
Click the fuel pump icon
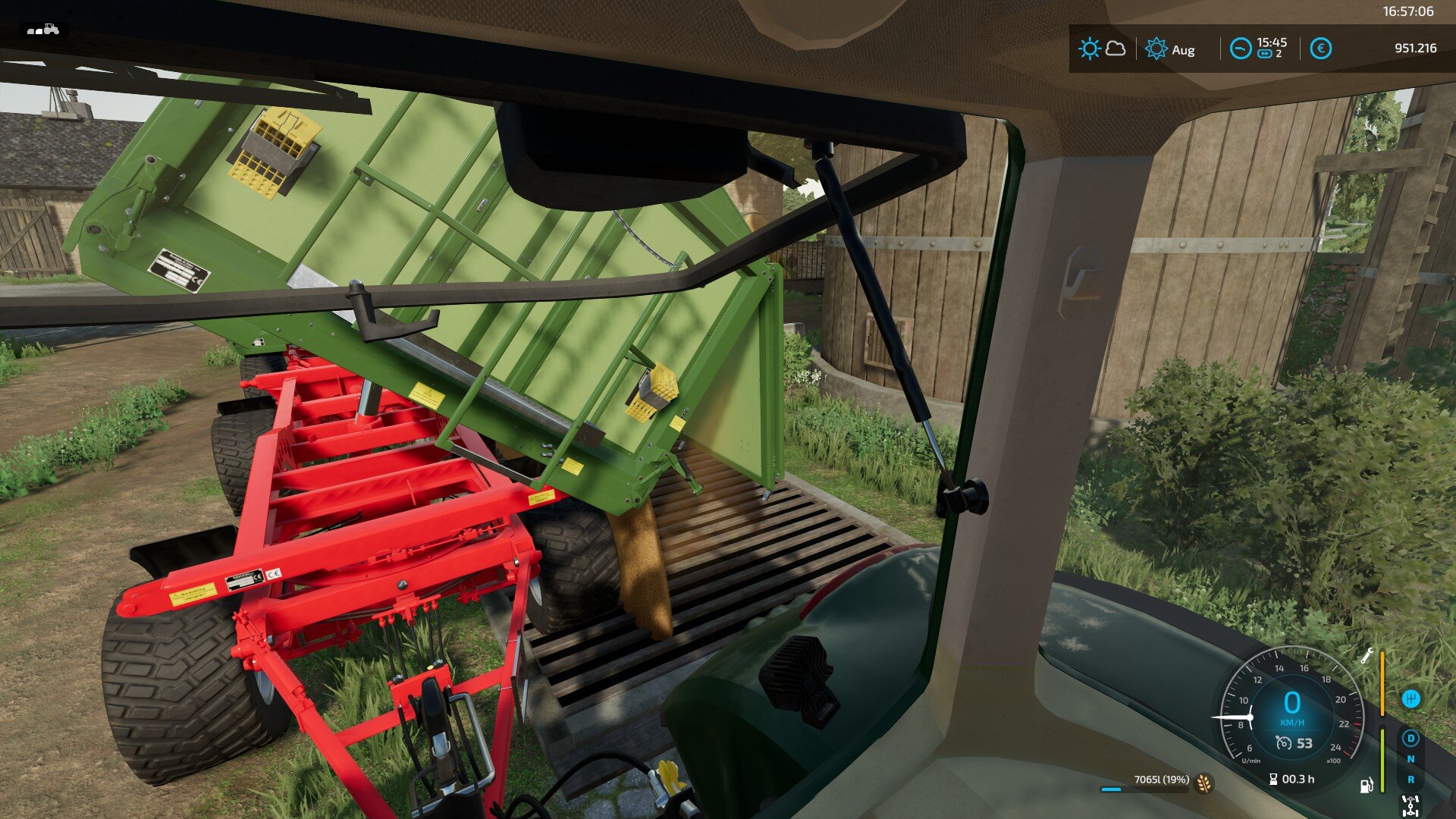click(1367, 785)
